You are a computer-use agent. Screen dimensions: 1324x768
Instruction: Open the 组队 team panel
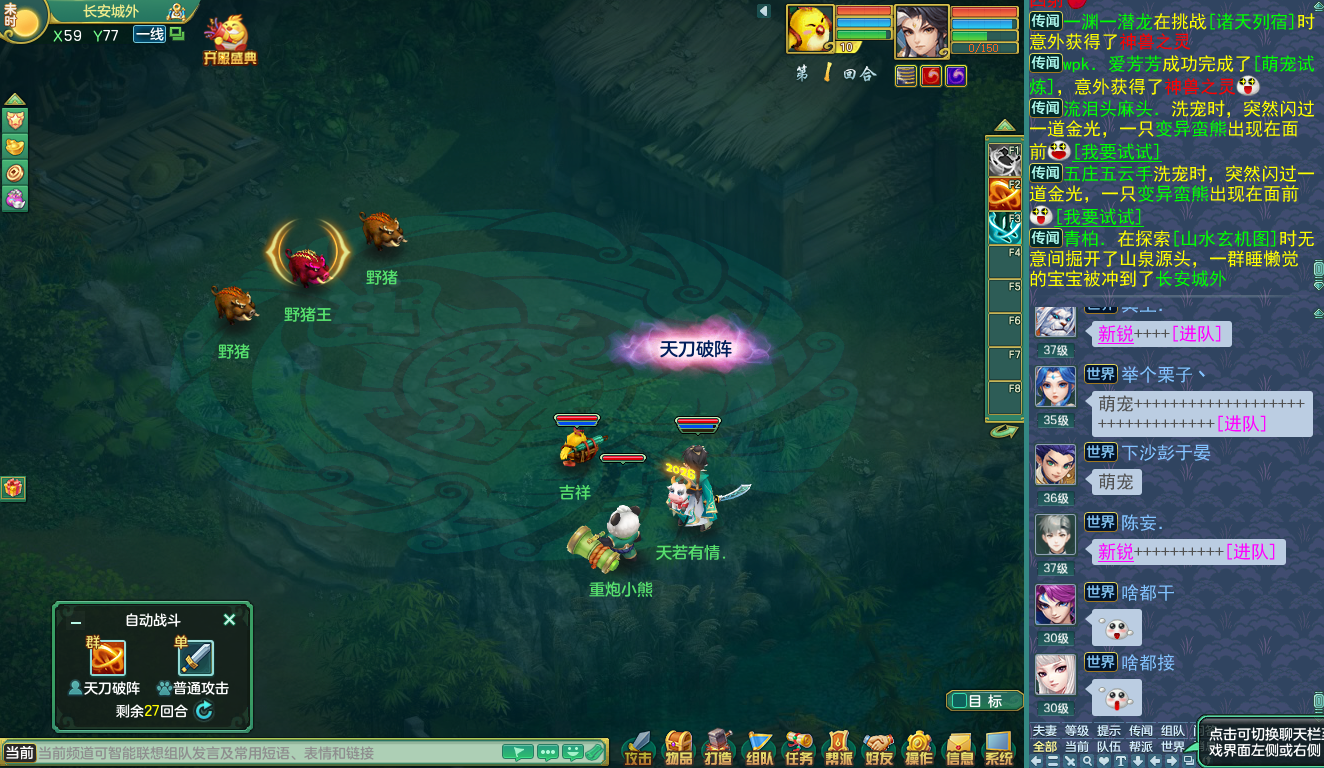[759, 748]
